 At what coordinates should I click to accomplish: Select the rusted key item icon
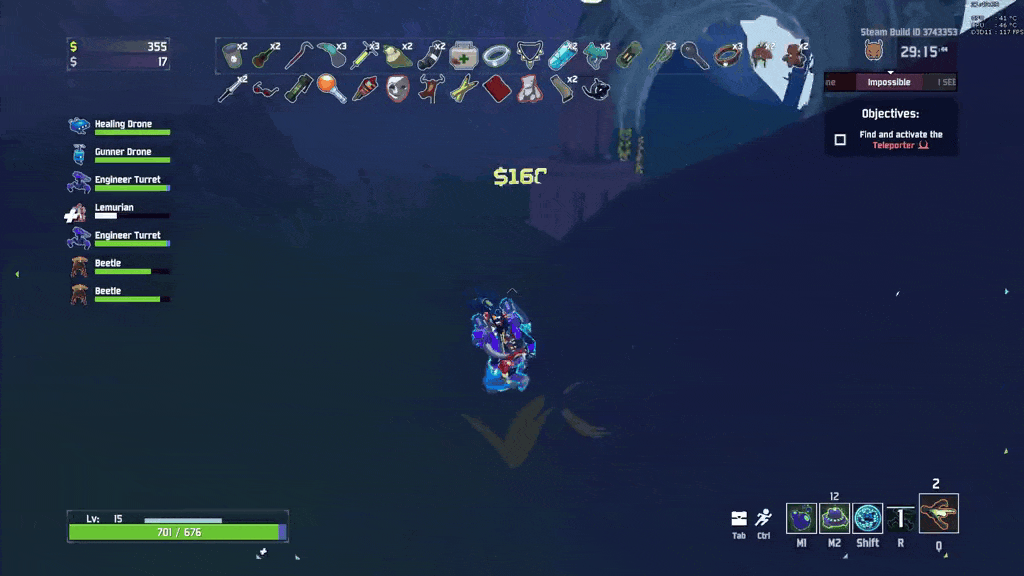(695, 54)
